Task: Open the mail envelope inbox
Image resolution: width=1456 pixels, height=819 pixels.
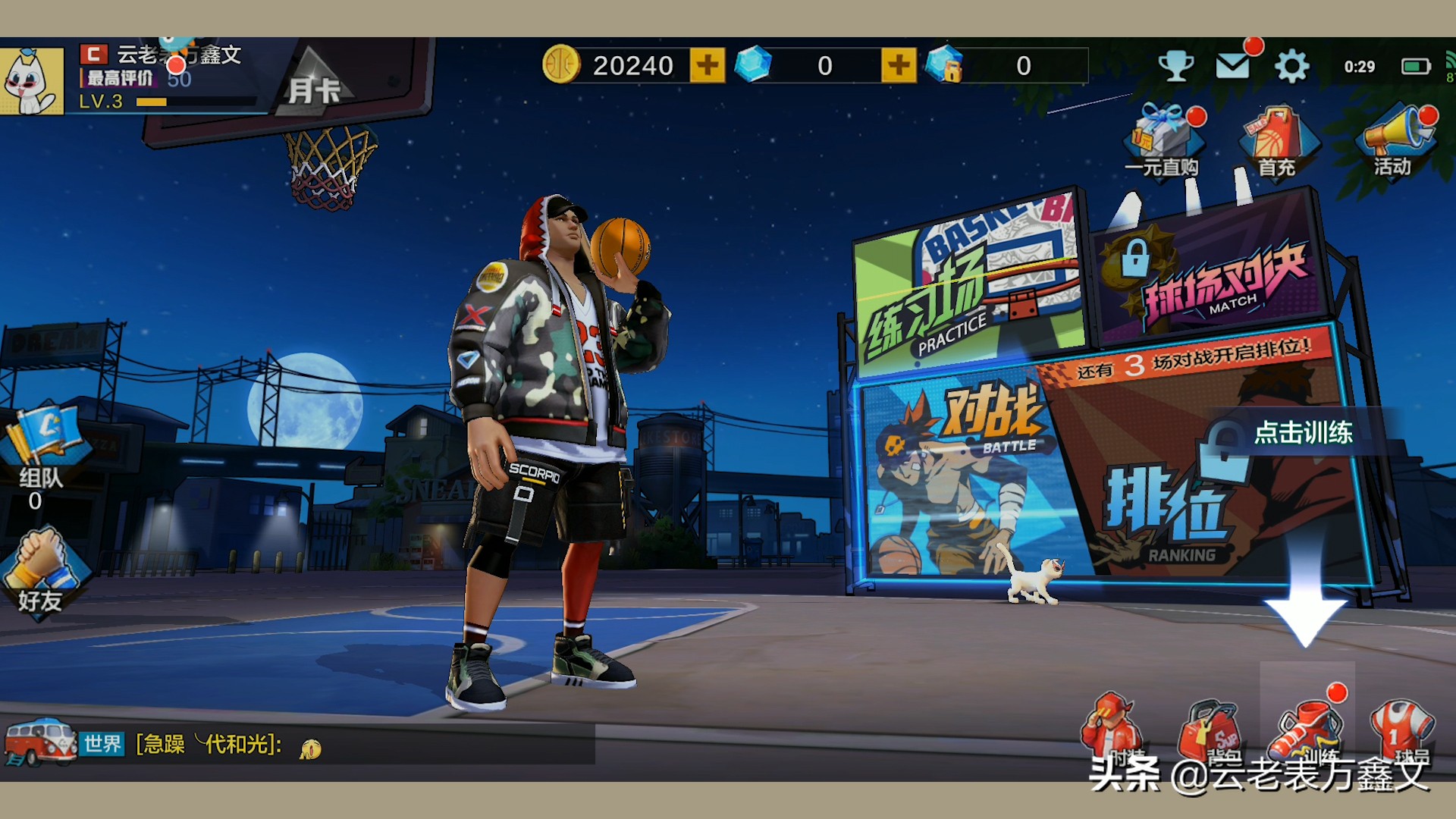Action: [x=1233, y=67]
